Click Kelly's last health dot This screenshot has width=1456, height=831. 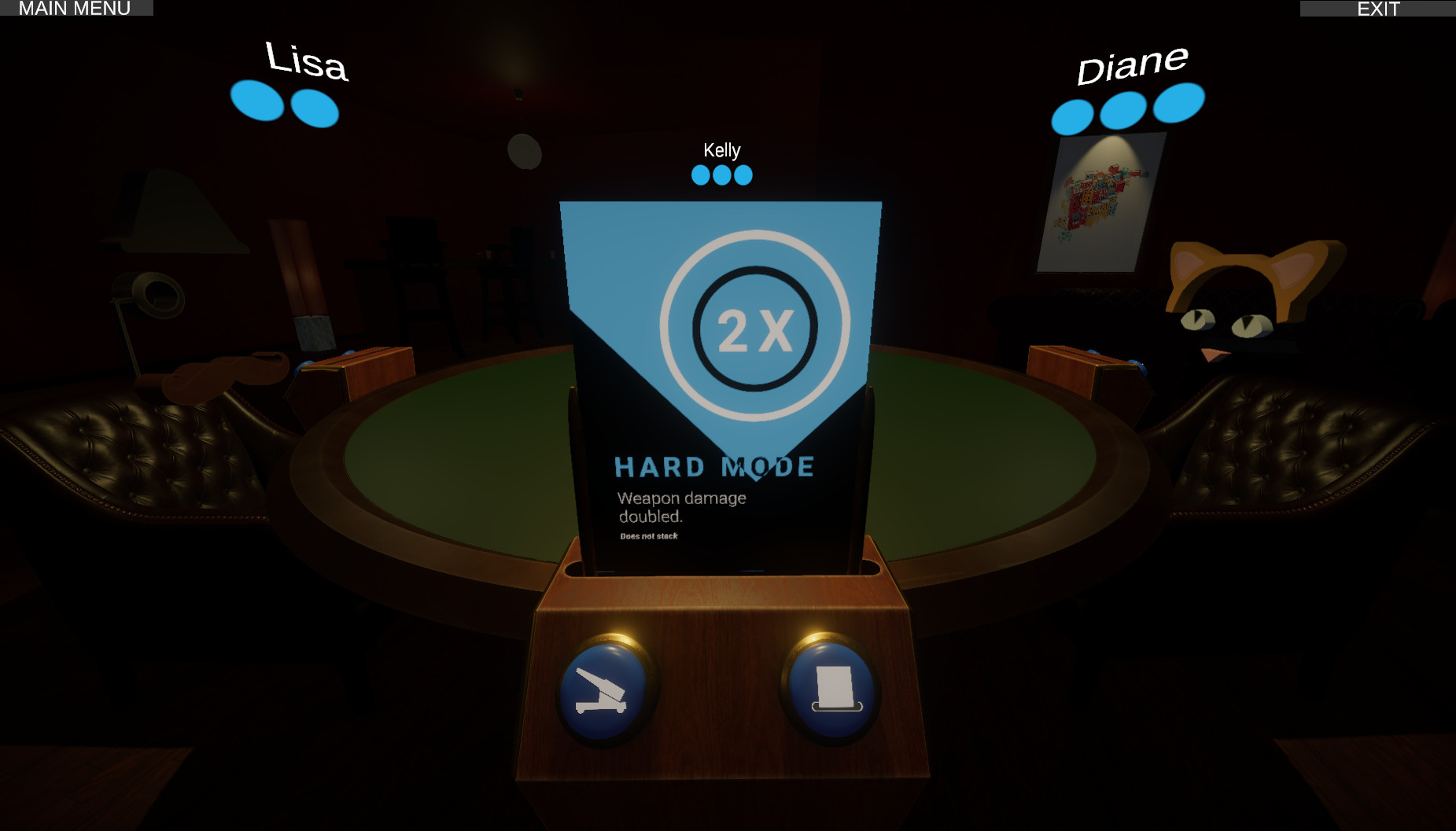[x=741, y=174]
